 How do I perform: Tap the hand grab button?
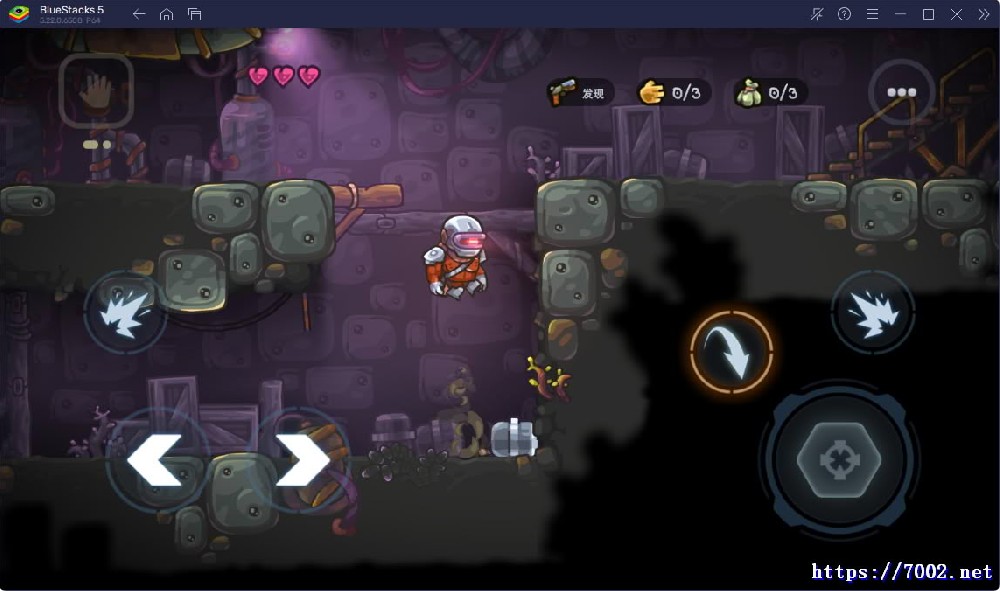tap(96, 91)
